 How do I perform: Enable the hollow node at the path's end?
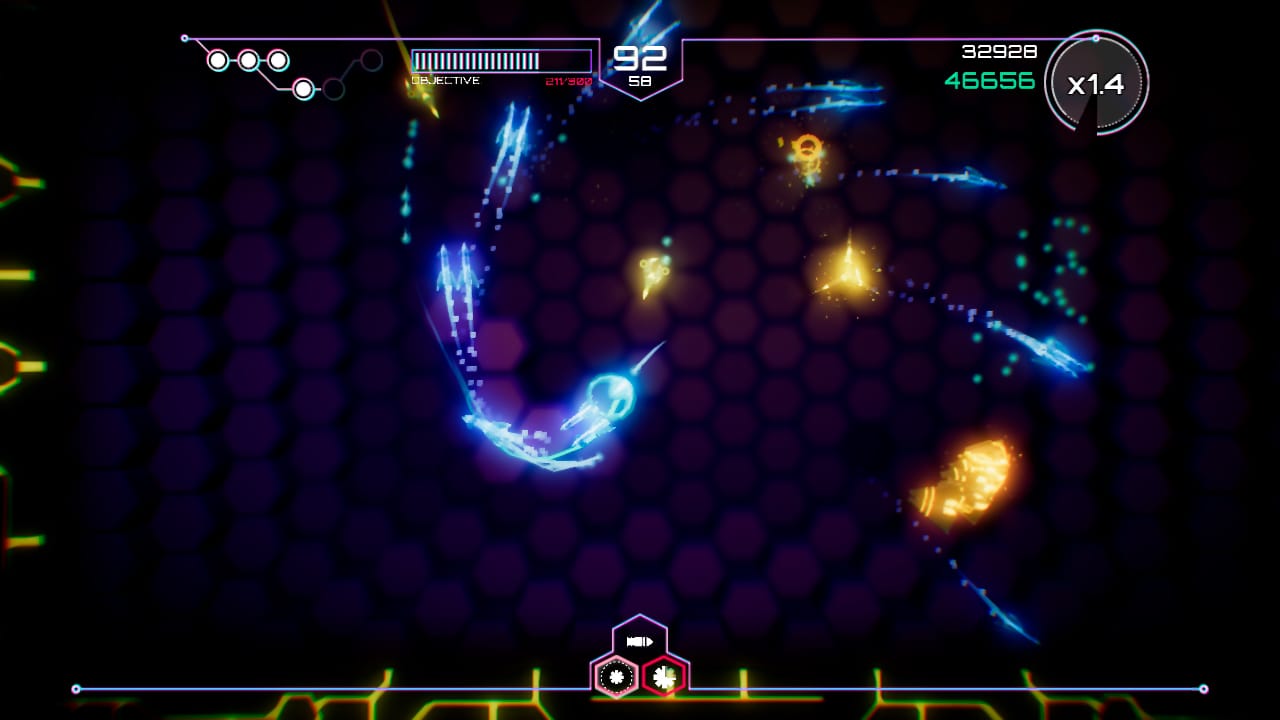[x=371, y=60]
